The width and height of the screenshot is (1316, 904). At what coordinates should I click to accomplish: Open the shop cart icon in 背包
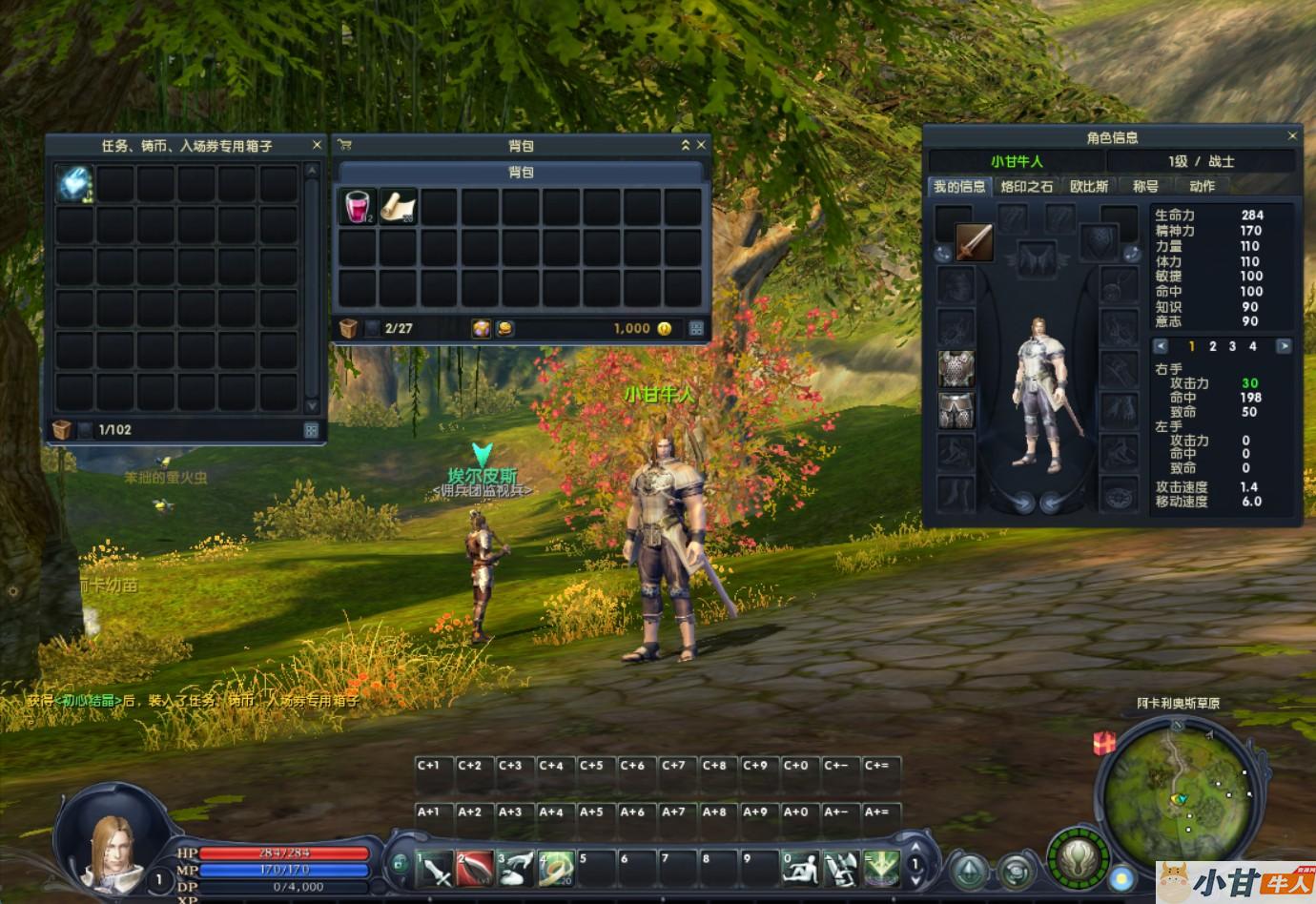coord(345,145)
